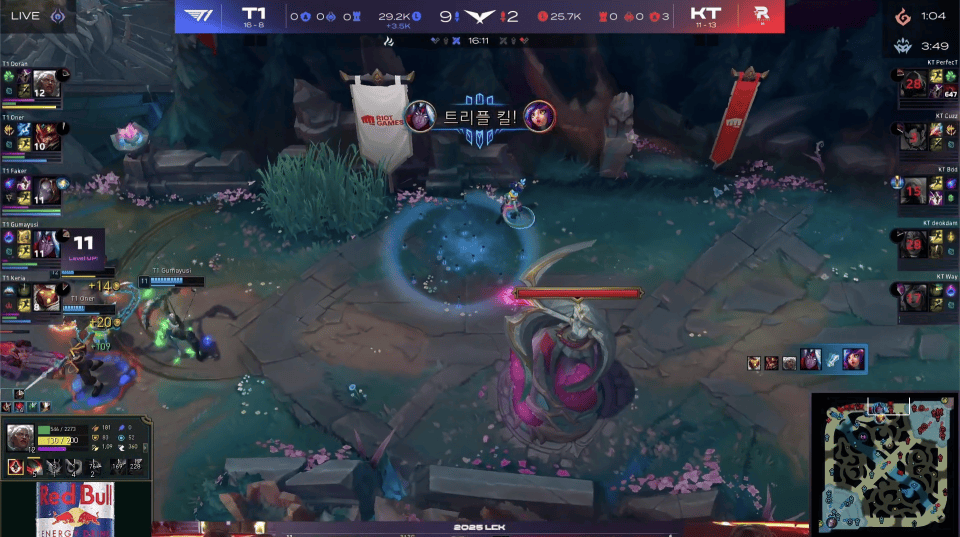Image resolution: width=960 pixels, height=537 pixels.
Task: Click the KT Rolster team logo in scoreboard
Action: tap(760, 16)
